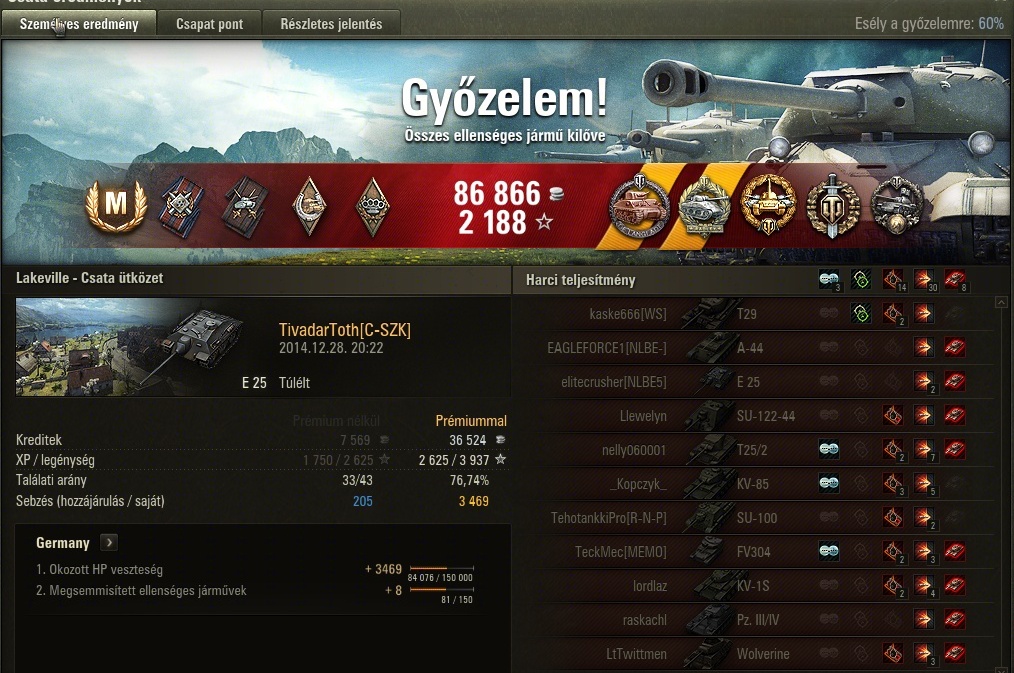Show the Részletes jelentés tab
The height and width of the screenshot is (673, 1014).
(330, 23)
